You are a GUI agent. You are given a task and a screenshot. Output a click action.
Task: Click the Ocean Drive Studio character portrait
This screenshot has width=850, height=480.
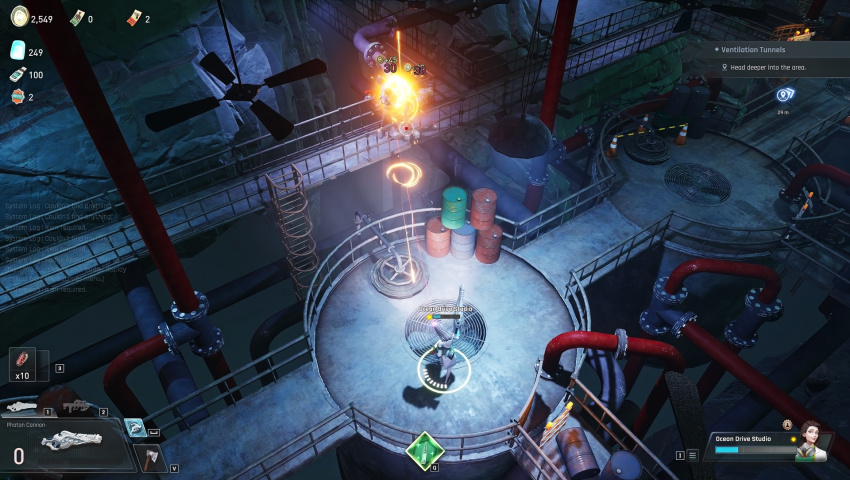pyautogui.click(x=811, y=441)
